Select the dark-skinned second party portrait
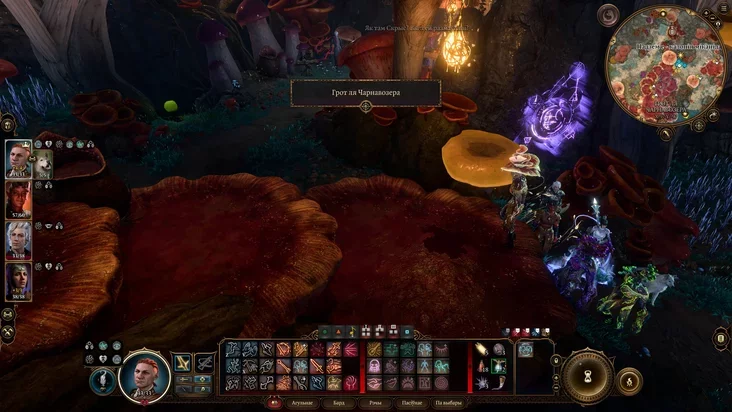Image resolution: width=732 pixels, height=412 pixels. tap(19, 198)
